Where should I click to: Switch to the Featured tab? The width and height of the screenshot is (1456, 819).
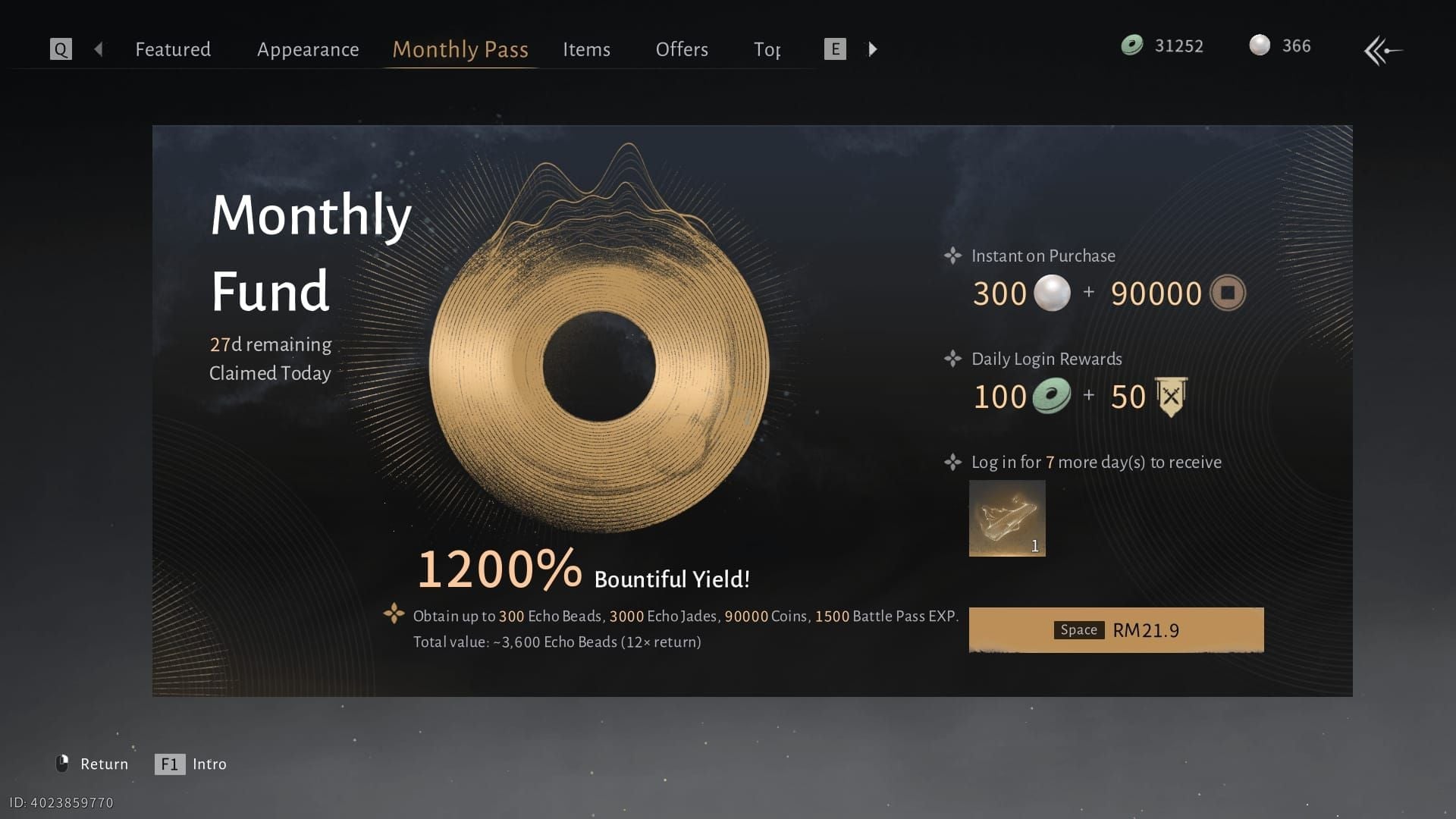172,49
